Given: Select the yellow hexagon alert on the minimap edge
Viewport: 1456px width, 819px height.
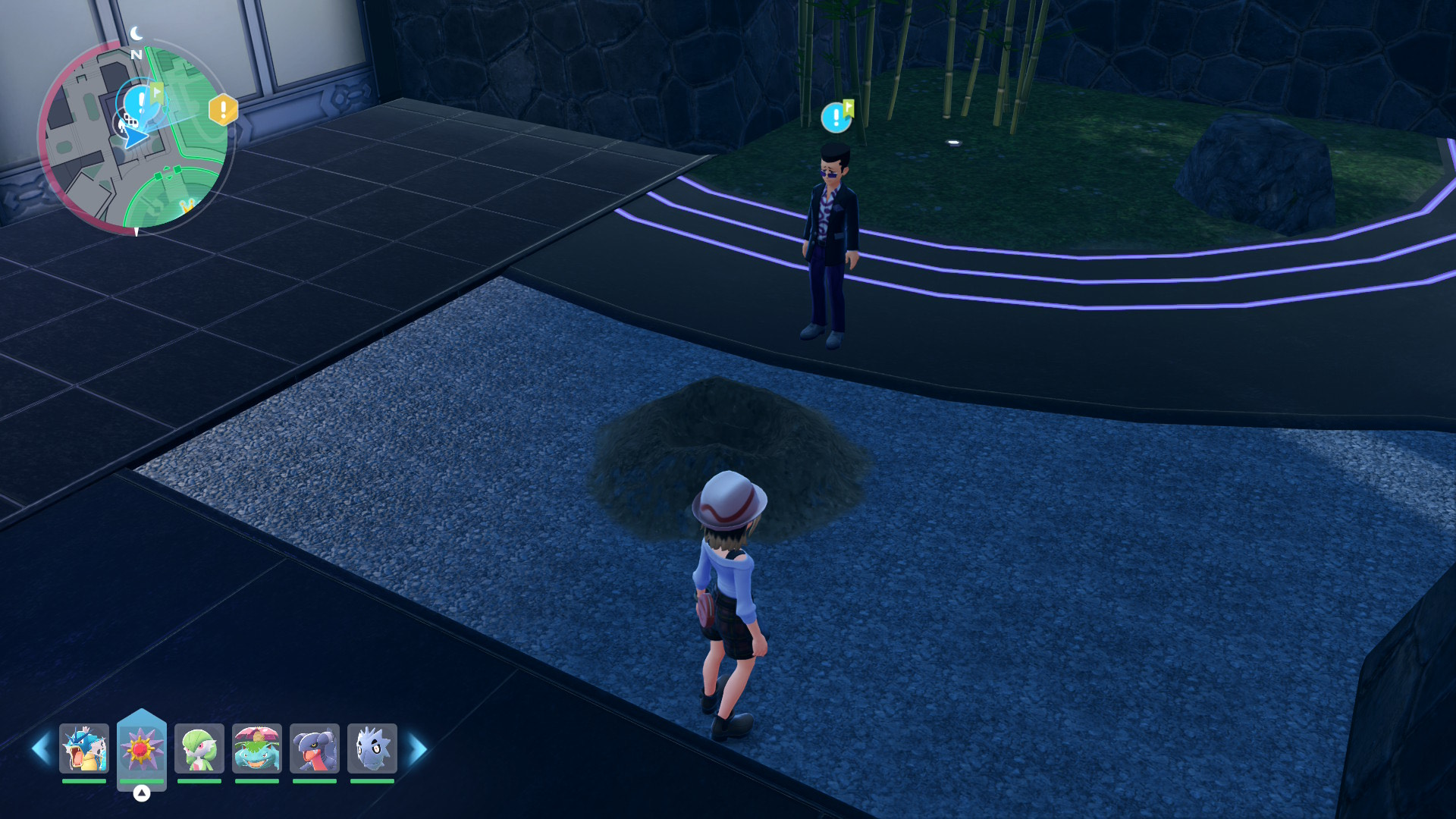Looking at the screenshot, I should coord(223,110).
